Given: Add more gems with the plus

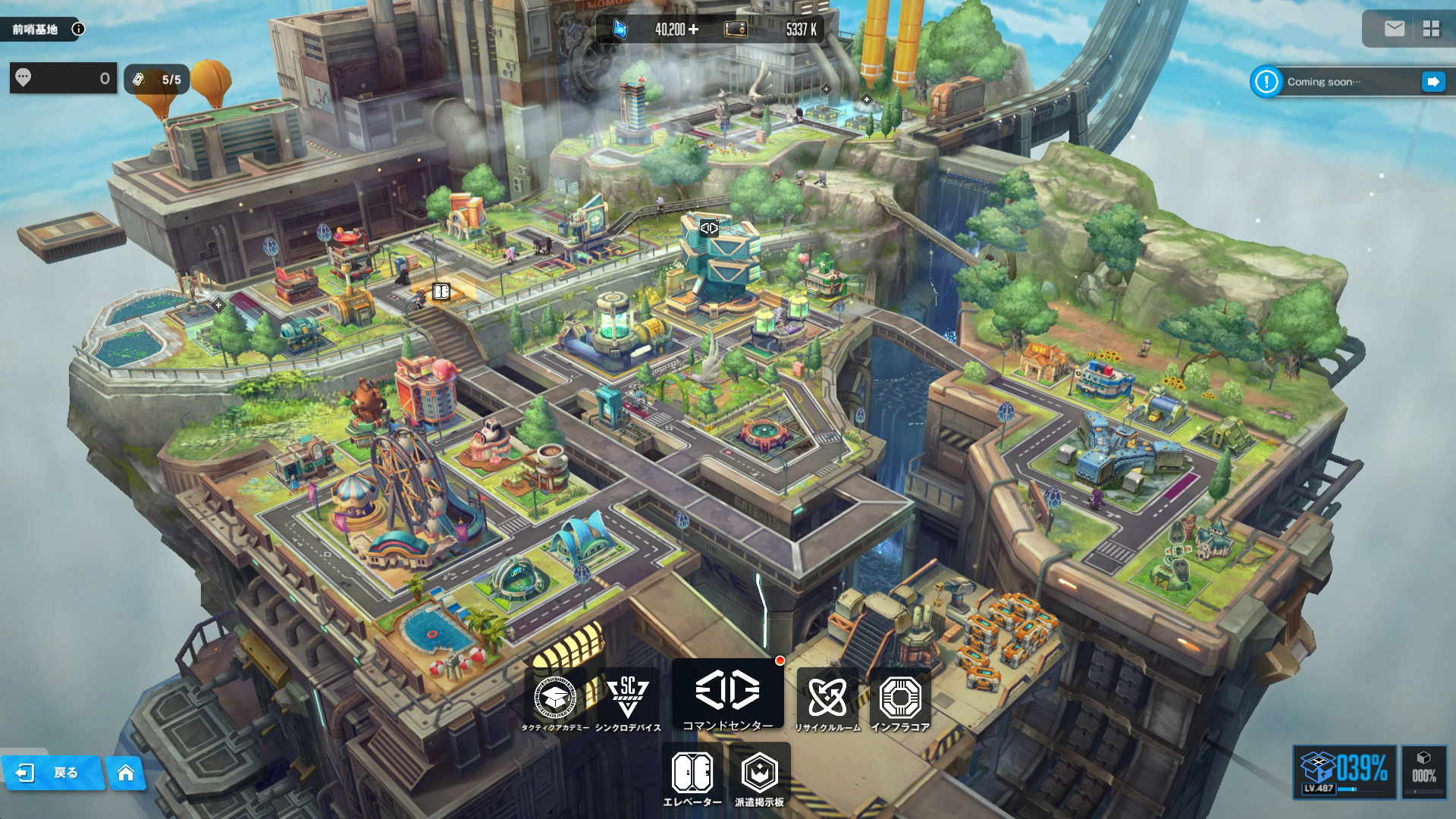Looking at the screenshot, I should (x=693, y=30).
